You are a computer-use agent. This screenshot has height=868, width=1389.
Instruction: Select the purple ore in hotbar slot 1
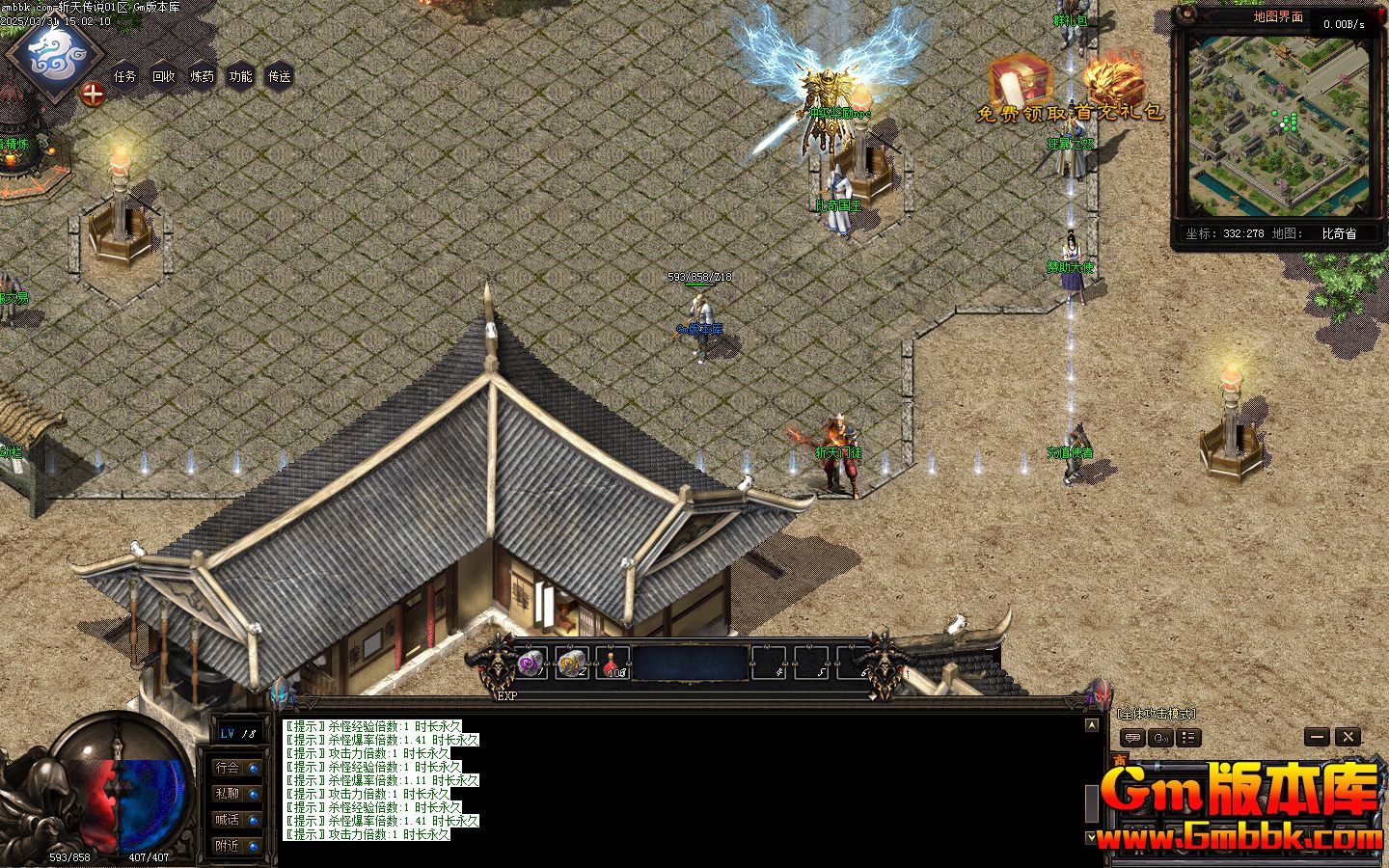click(529, 662)
